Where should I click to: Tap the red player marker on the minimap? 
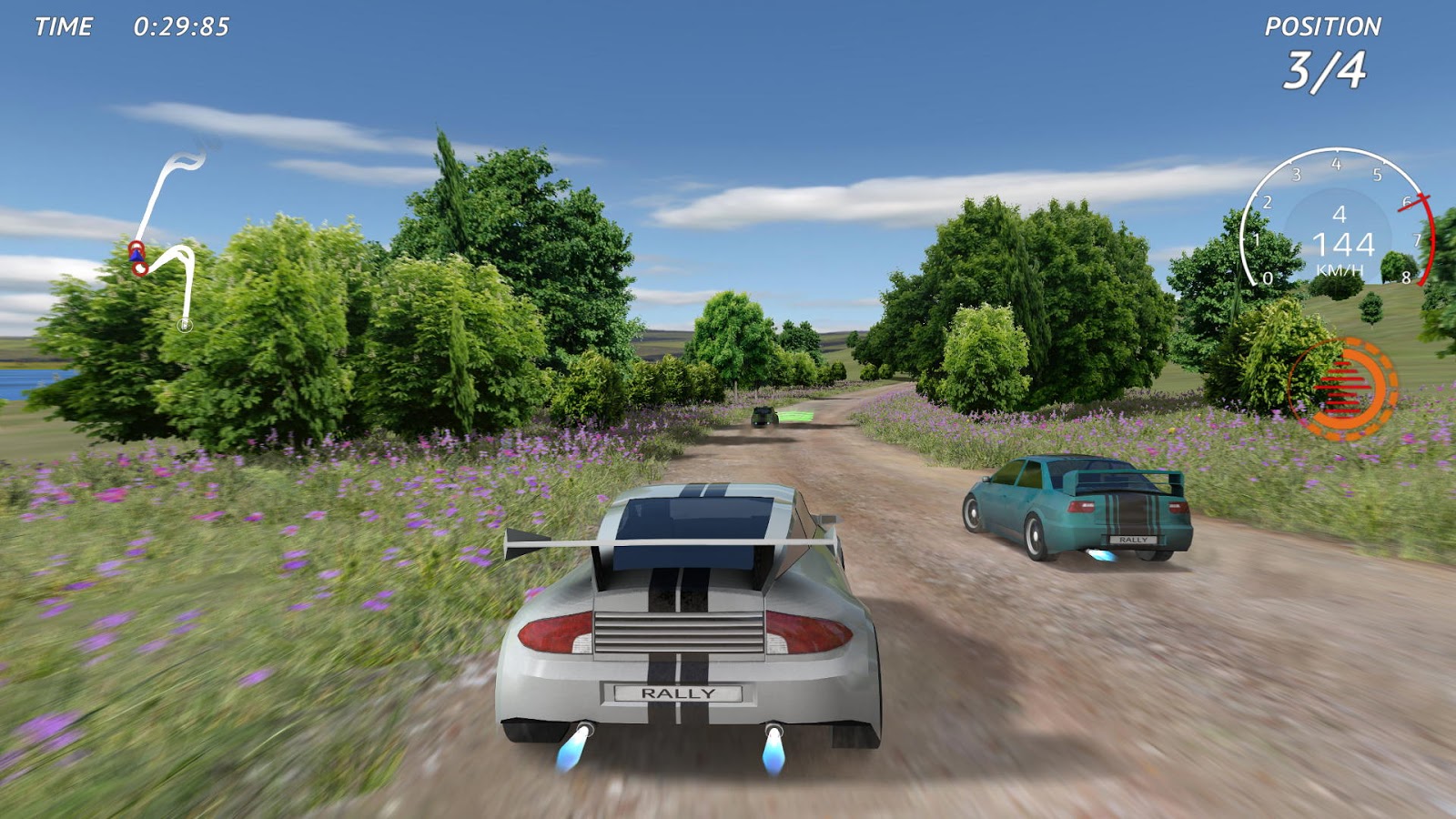[x=136, y=246]
